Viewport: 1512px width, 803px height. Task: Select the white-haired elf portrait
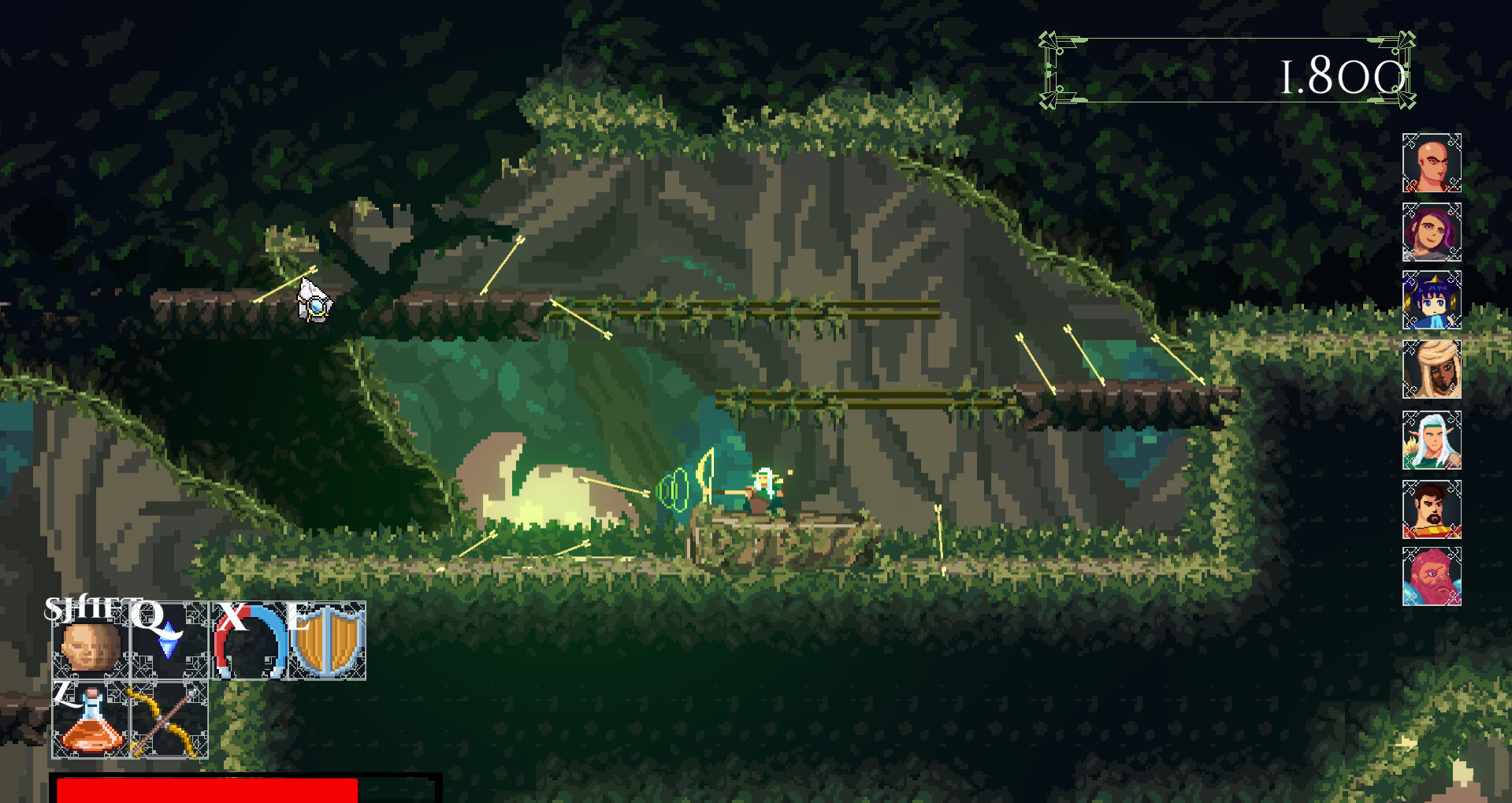(1431, 441)
